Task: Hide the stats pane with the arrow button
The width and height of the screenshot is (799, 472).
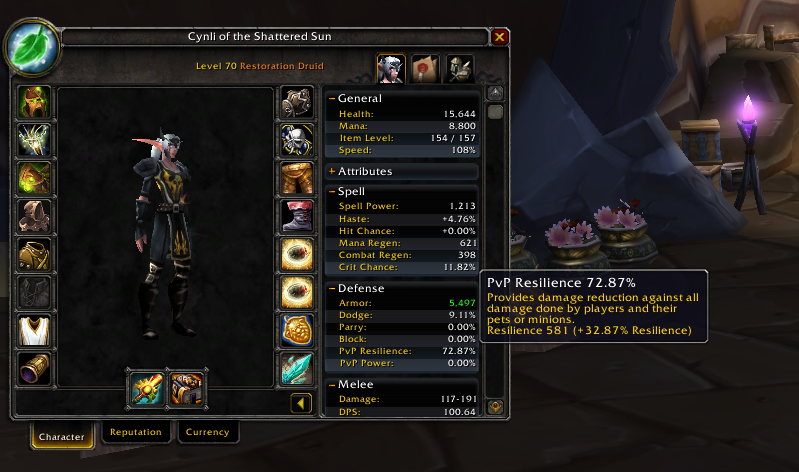Action: pyautogui.click(x=300, y=403)
